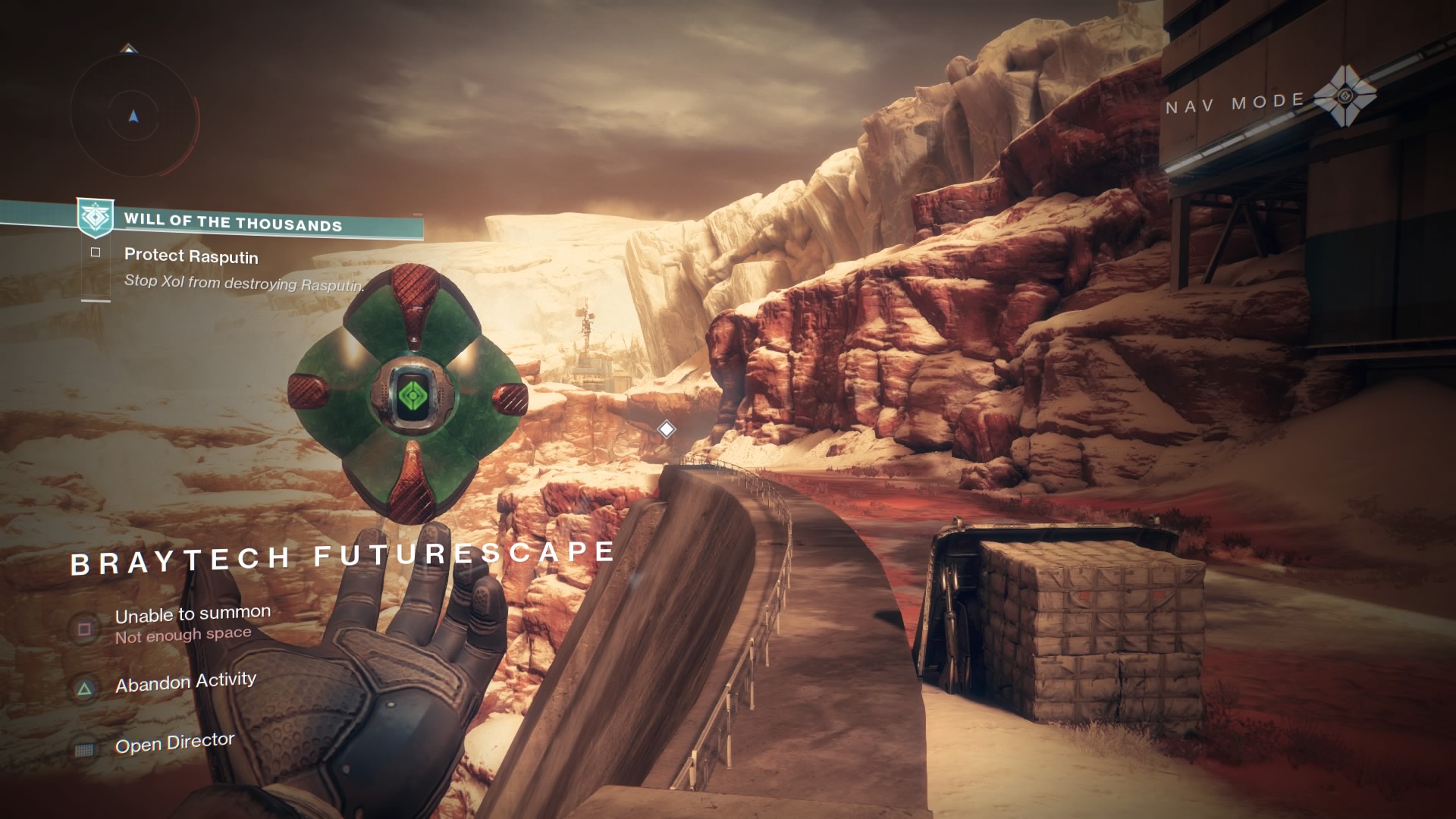
Task: Select the Will of the Thousands header
Action: (235, 223)
